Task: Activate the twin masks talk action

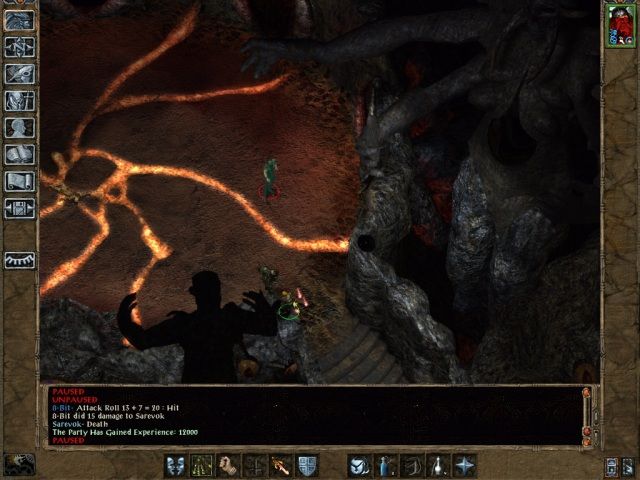Action: coord(177,465)
